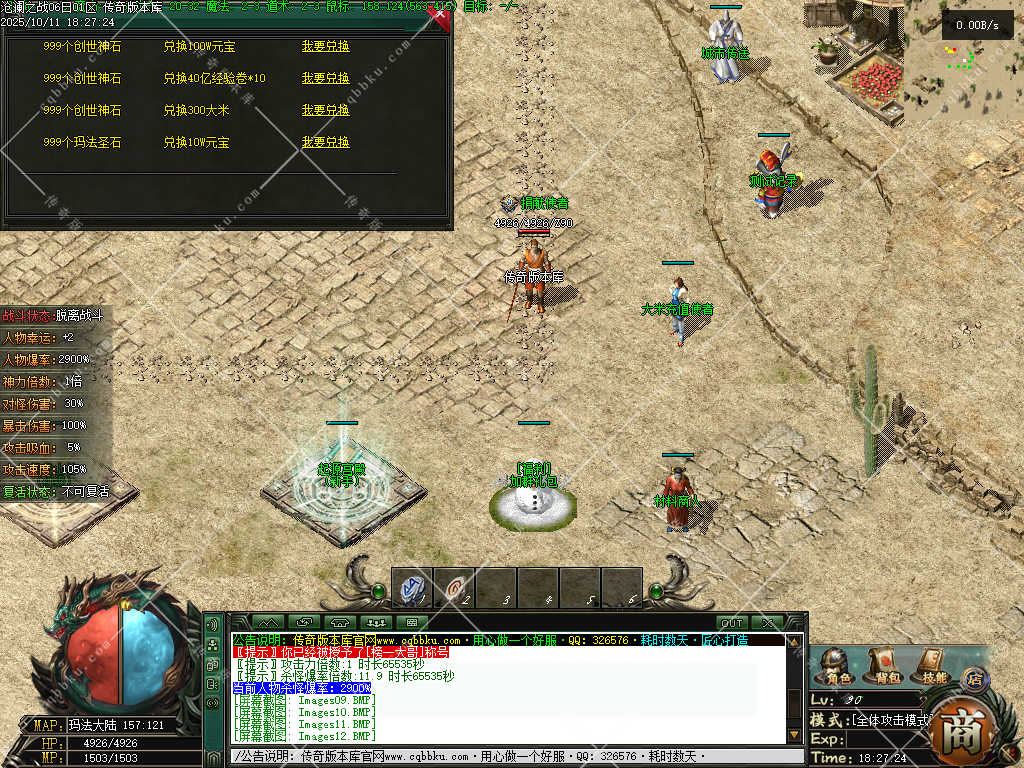Exchange for 100W yuanbao (我要兑换)

click(326, 46)
